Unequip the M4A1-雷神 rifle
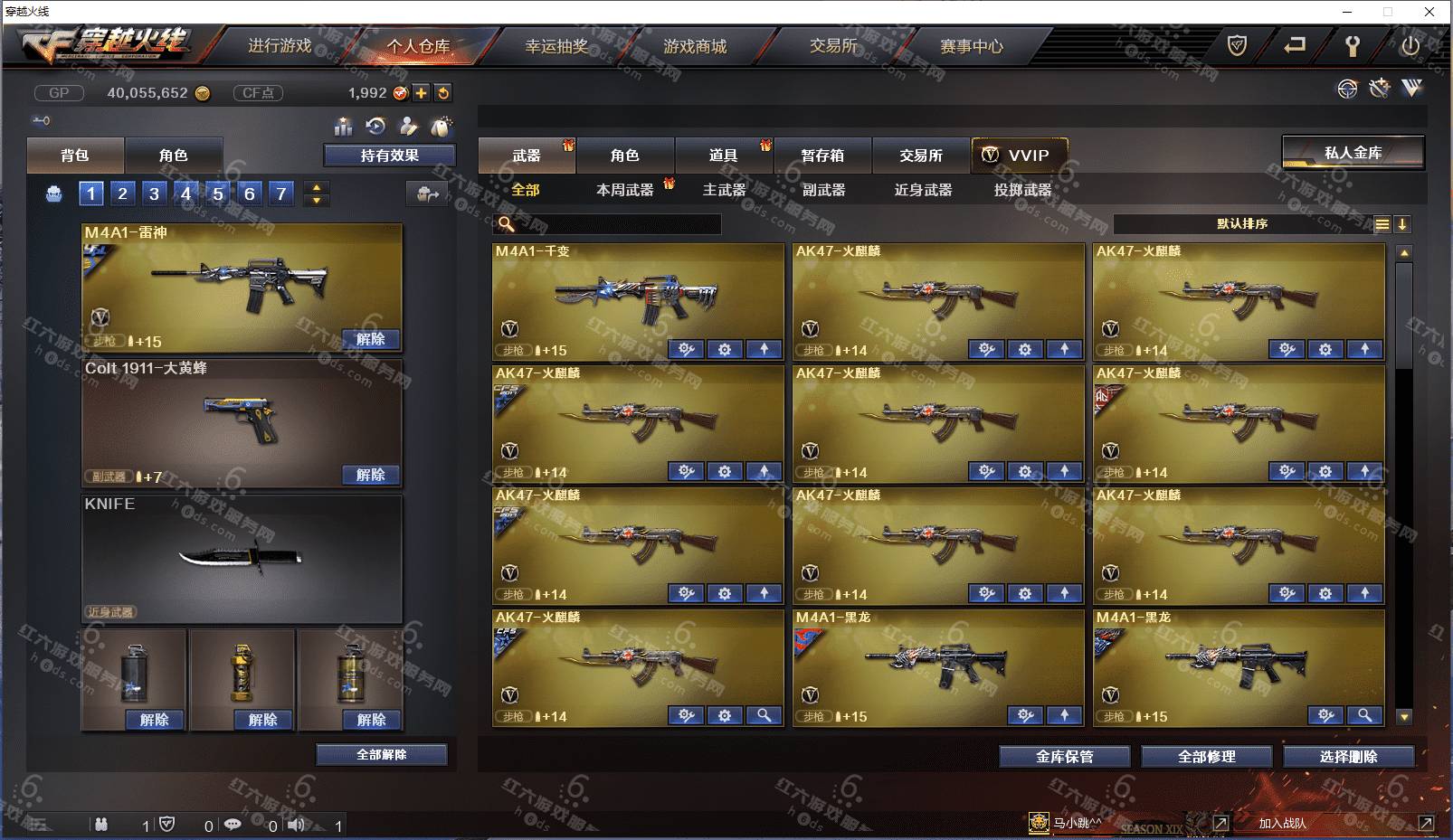This screenshot has width=1453, height=840. click(371, 339)
